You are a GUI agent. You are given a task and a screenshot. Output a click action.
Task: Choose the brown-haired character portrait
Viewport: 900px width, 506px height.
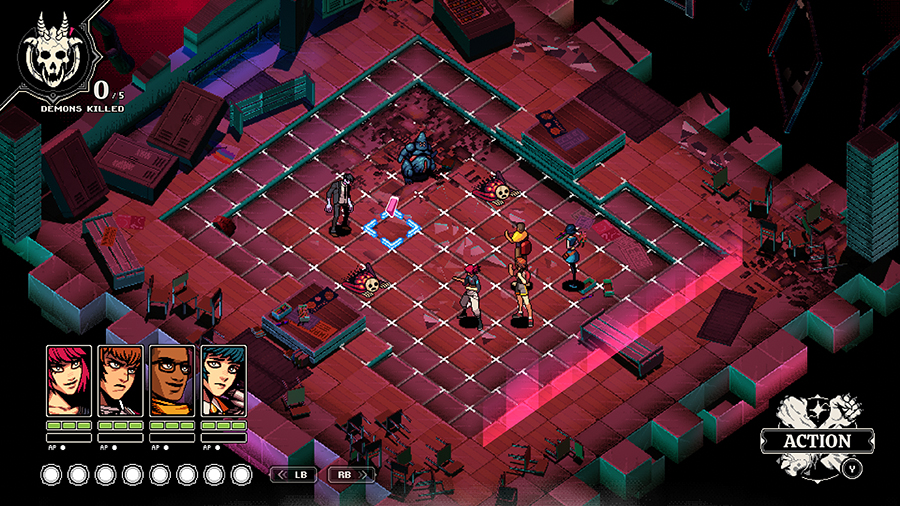(x=120, y=380)
